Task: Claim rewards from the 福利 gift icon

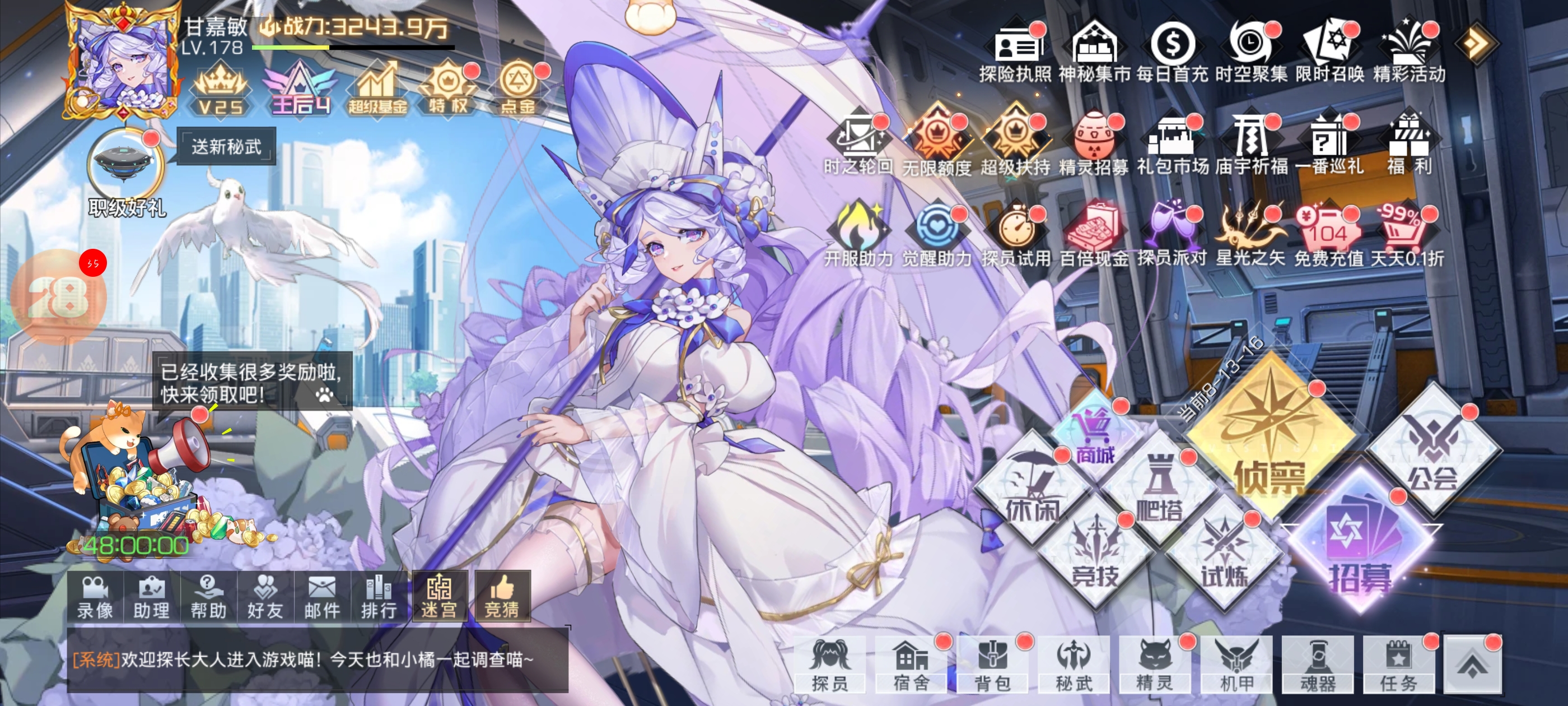Action: click(1409, 146)
